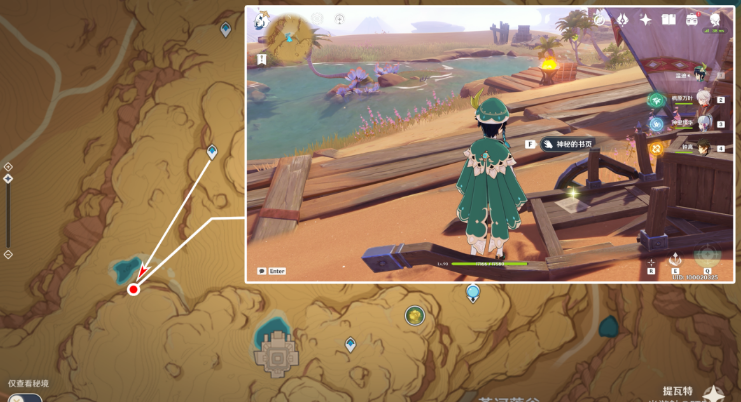Screen dimensions: 741x402
Task: Zoom out with the map slider's bottom button
Action: (x=8, y=254)
